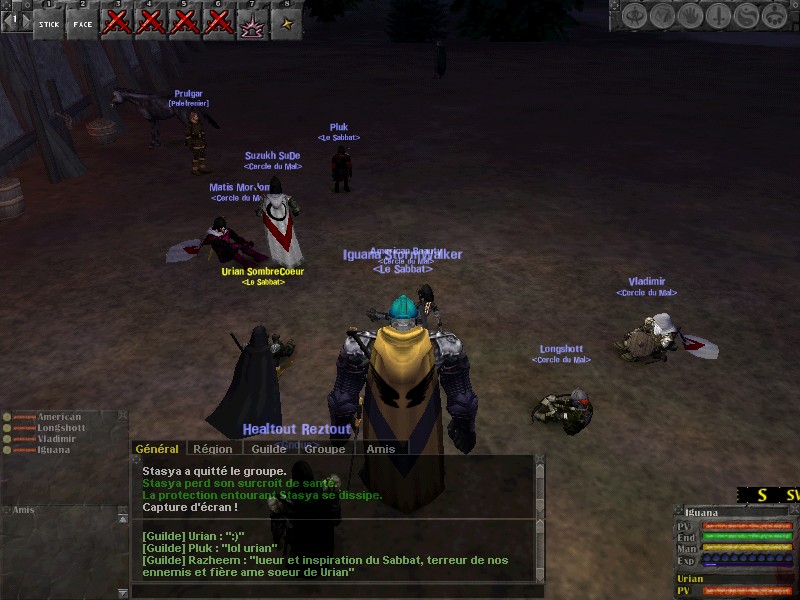
Task: Open the Guilde chat tab
Action: [268, 449]
